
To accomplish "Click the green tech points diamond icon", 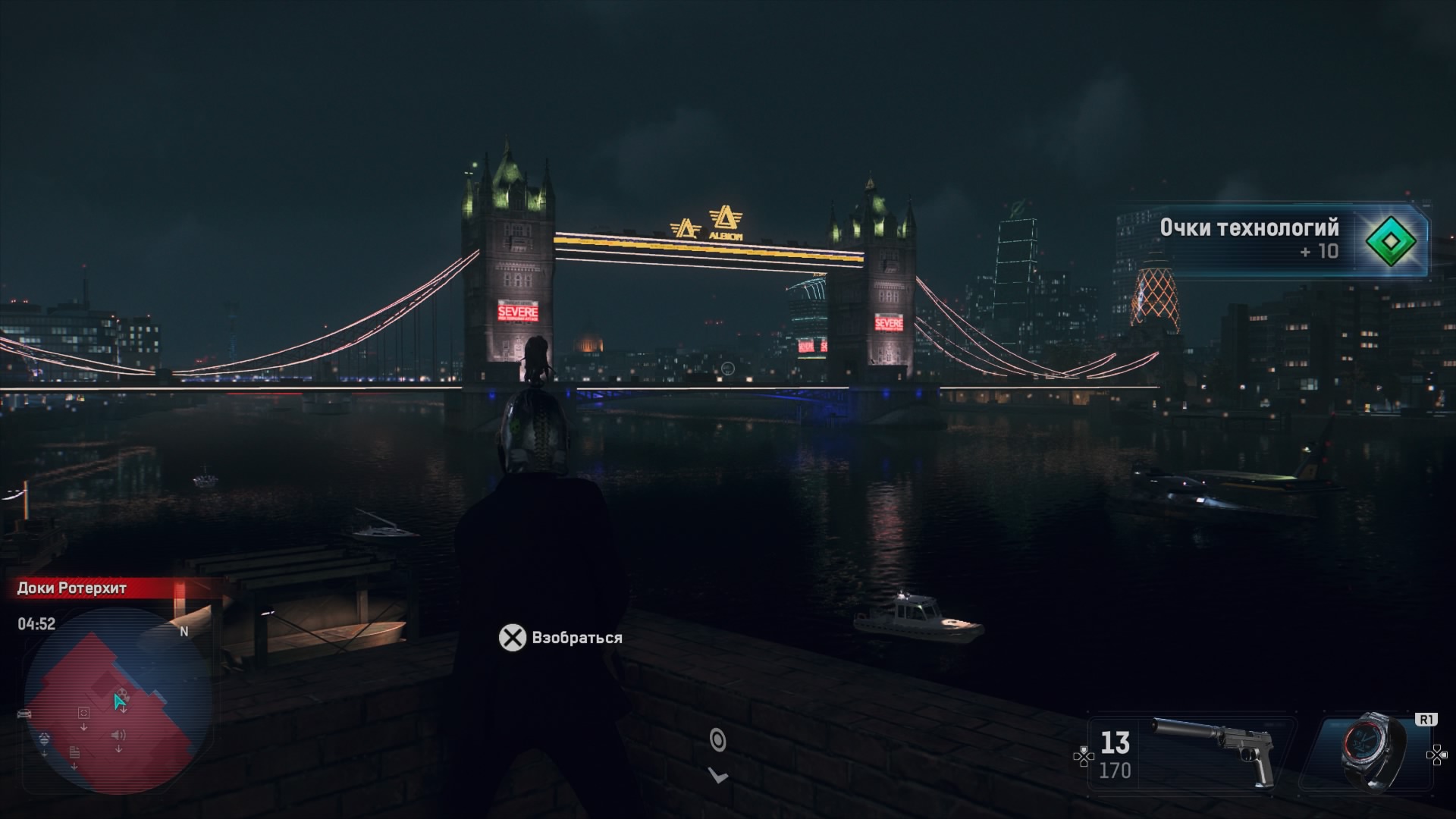I will [x=1391, y=241].
